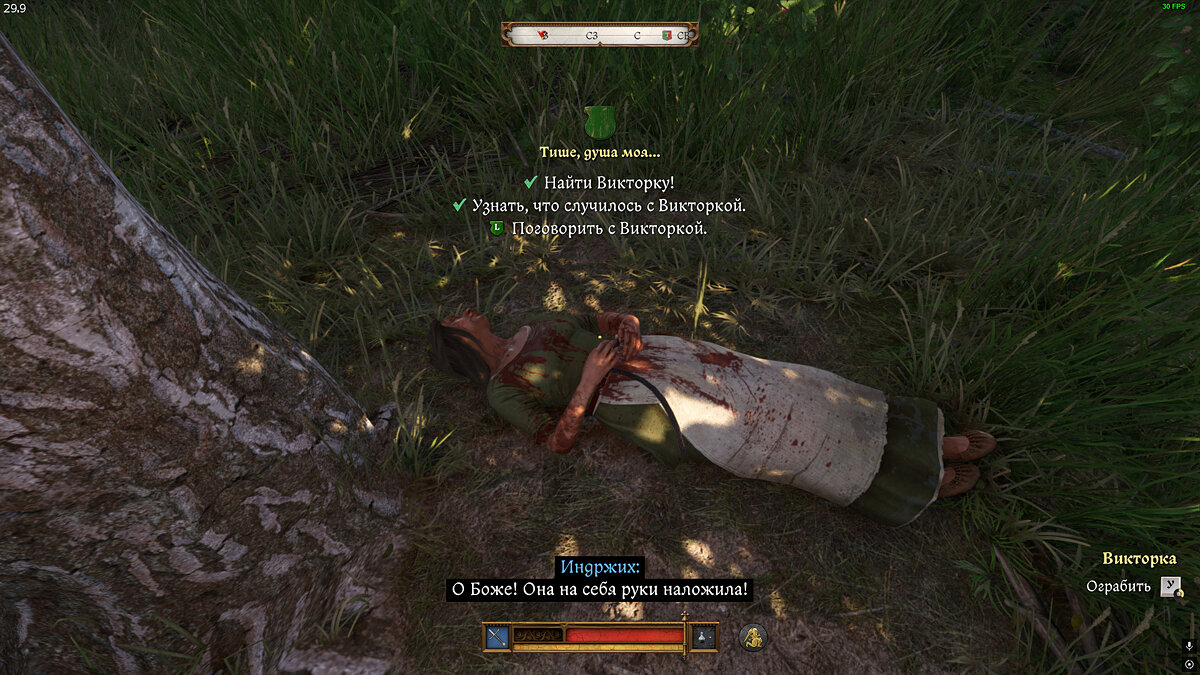
Task: Toggle the microphone overlay icon
Action: coord(1188,646)
